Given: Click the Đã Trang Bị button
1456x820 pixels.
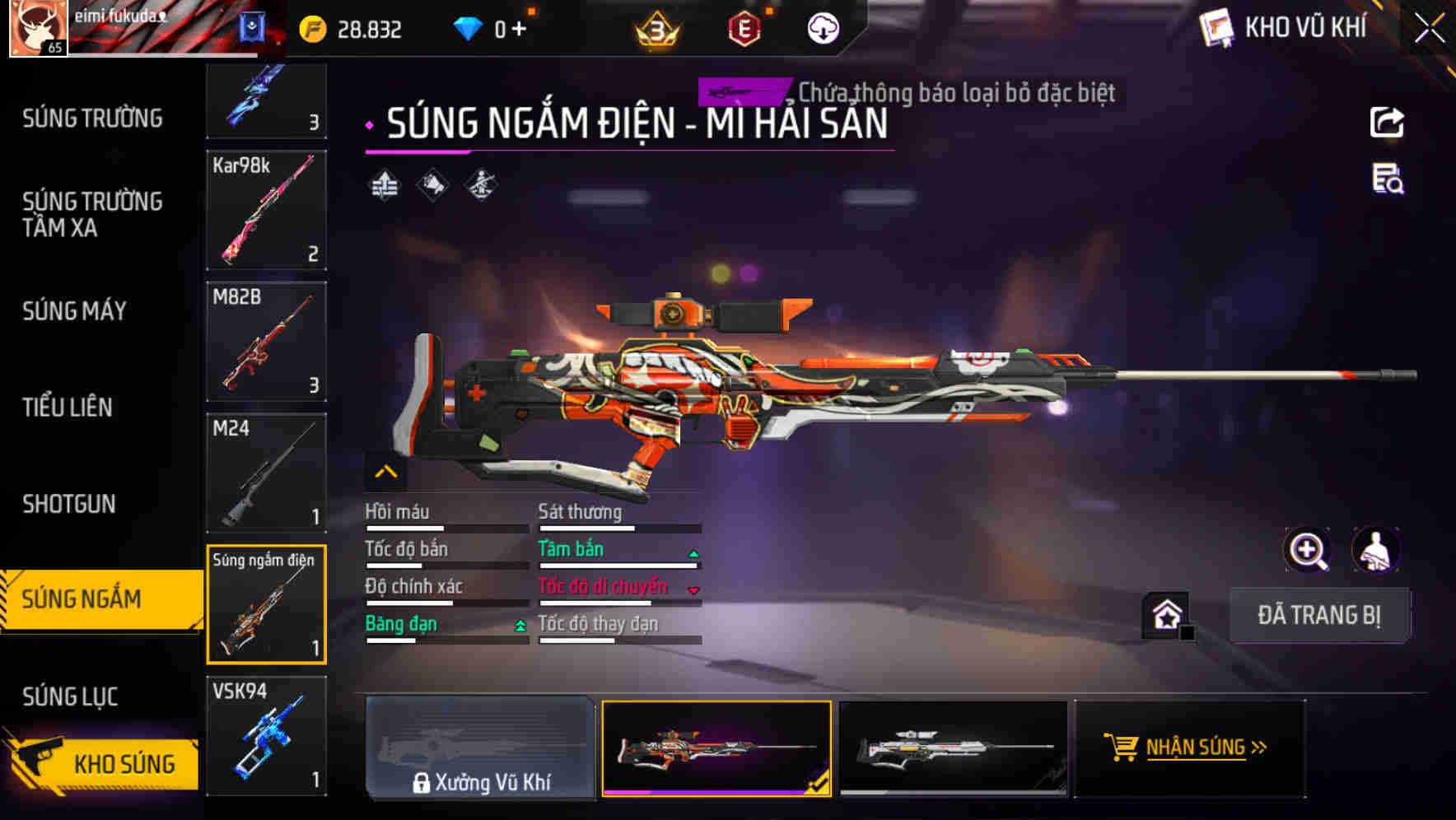Looking at the screenshot, I should (x=1318, y=615).
